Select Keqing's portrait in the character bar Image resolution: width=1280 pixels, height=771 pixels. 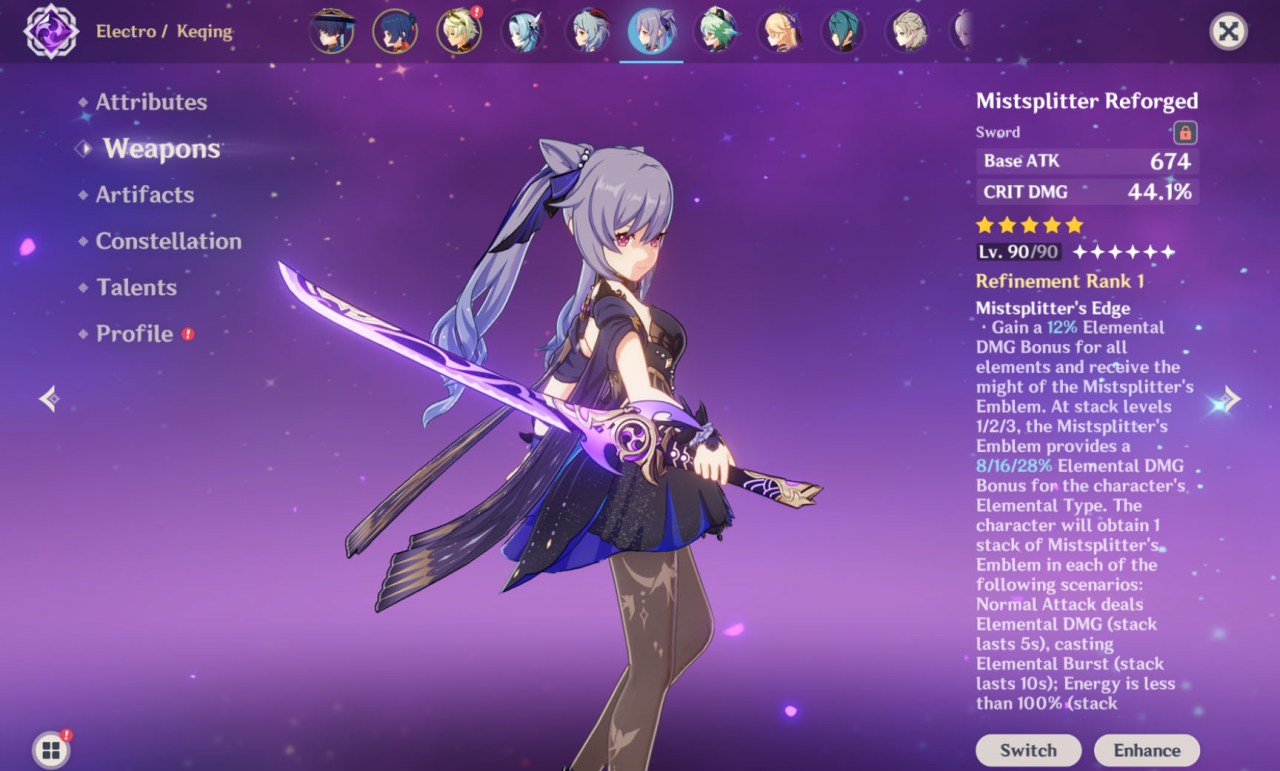point(651,31)
